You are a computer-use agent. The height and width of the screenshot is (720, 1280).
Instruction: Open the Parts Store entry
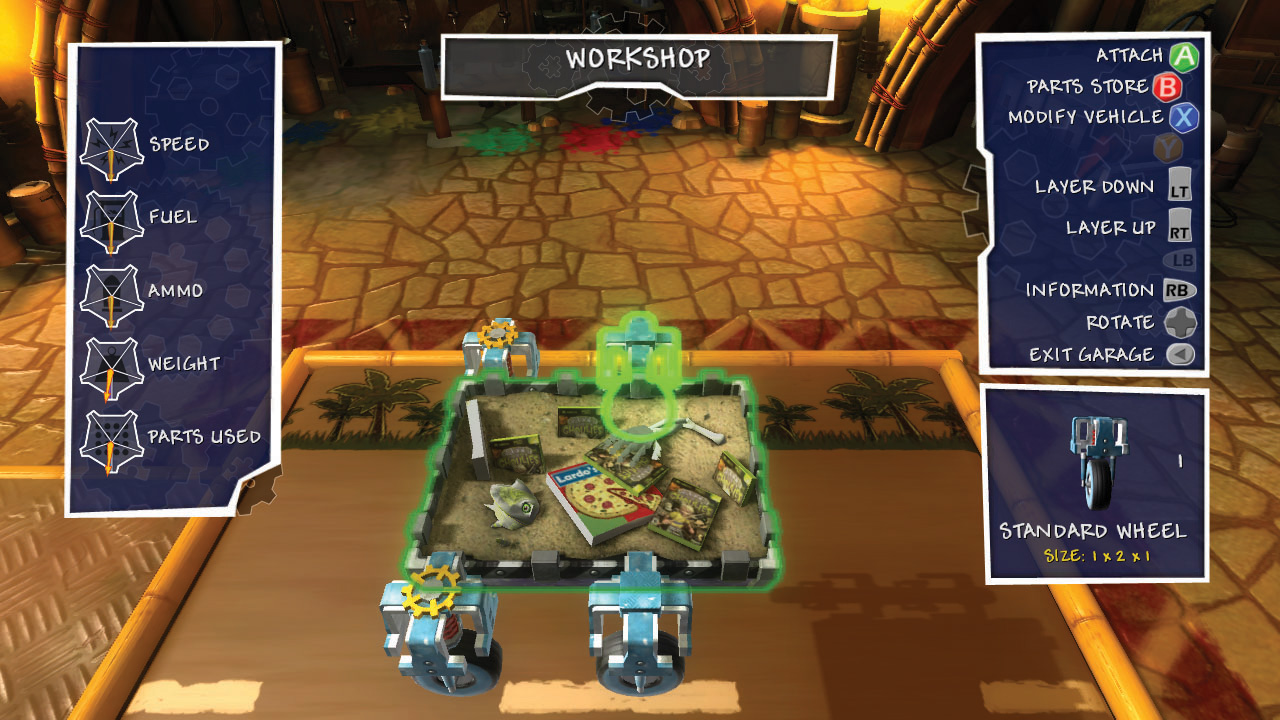click(x=1090, y=86)
